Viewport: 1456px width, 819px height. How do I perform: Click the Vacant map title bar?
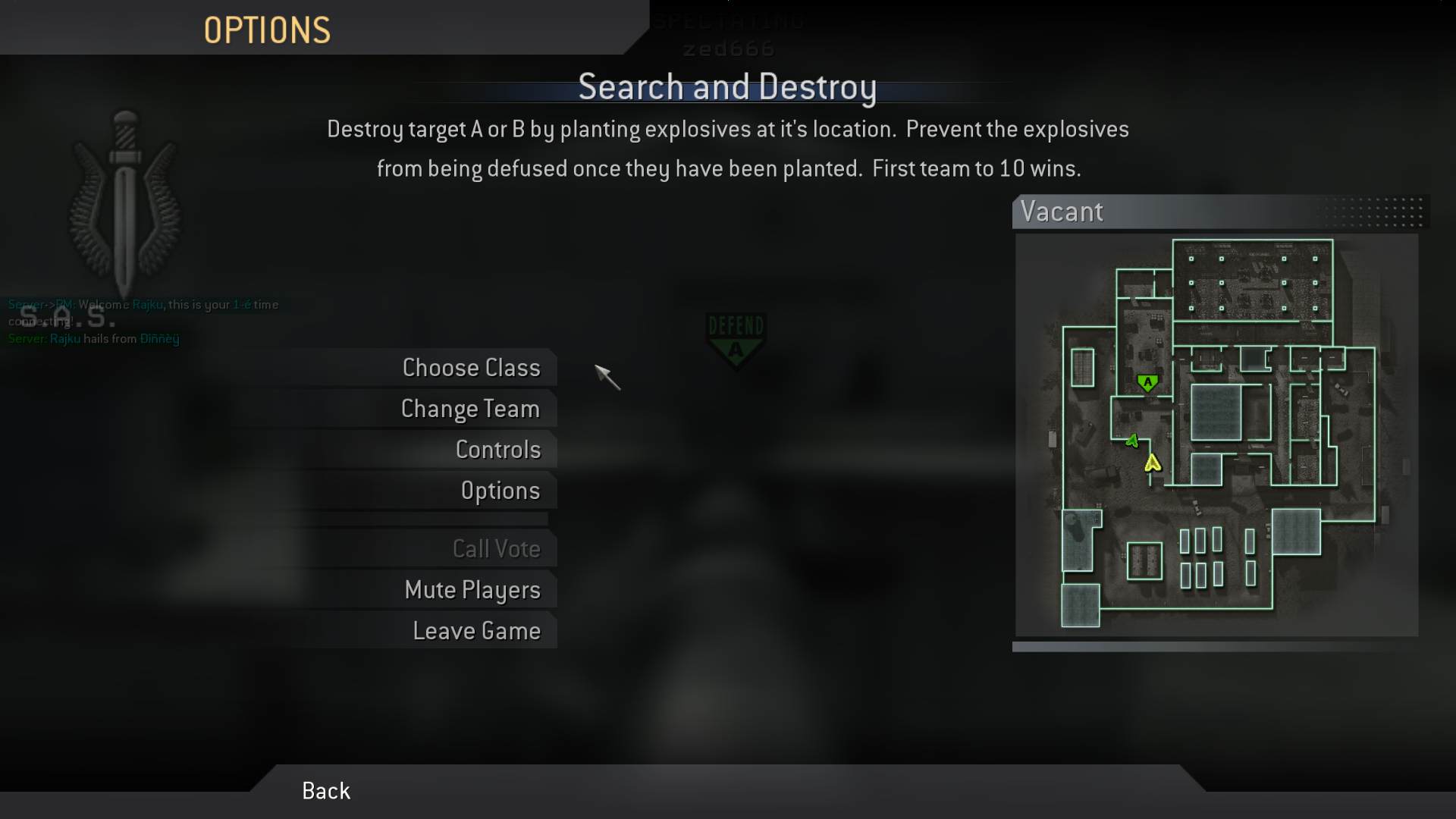point(1063,212)
